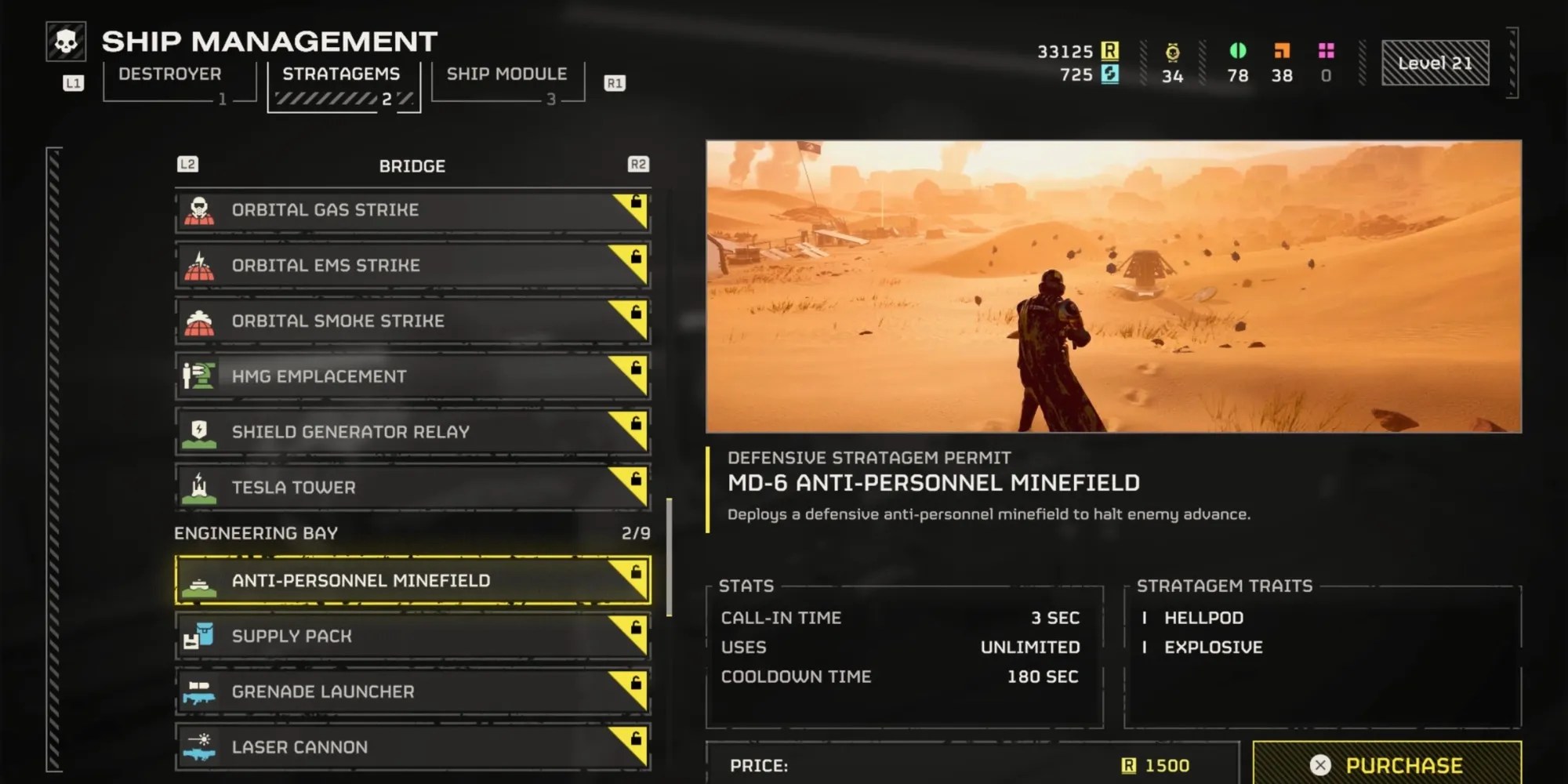Click the Level 21 display box
Image resolution: width=1568 pixels, height=784 pixels.
[1435, 63]
